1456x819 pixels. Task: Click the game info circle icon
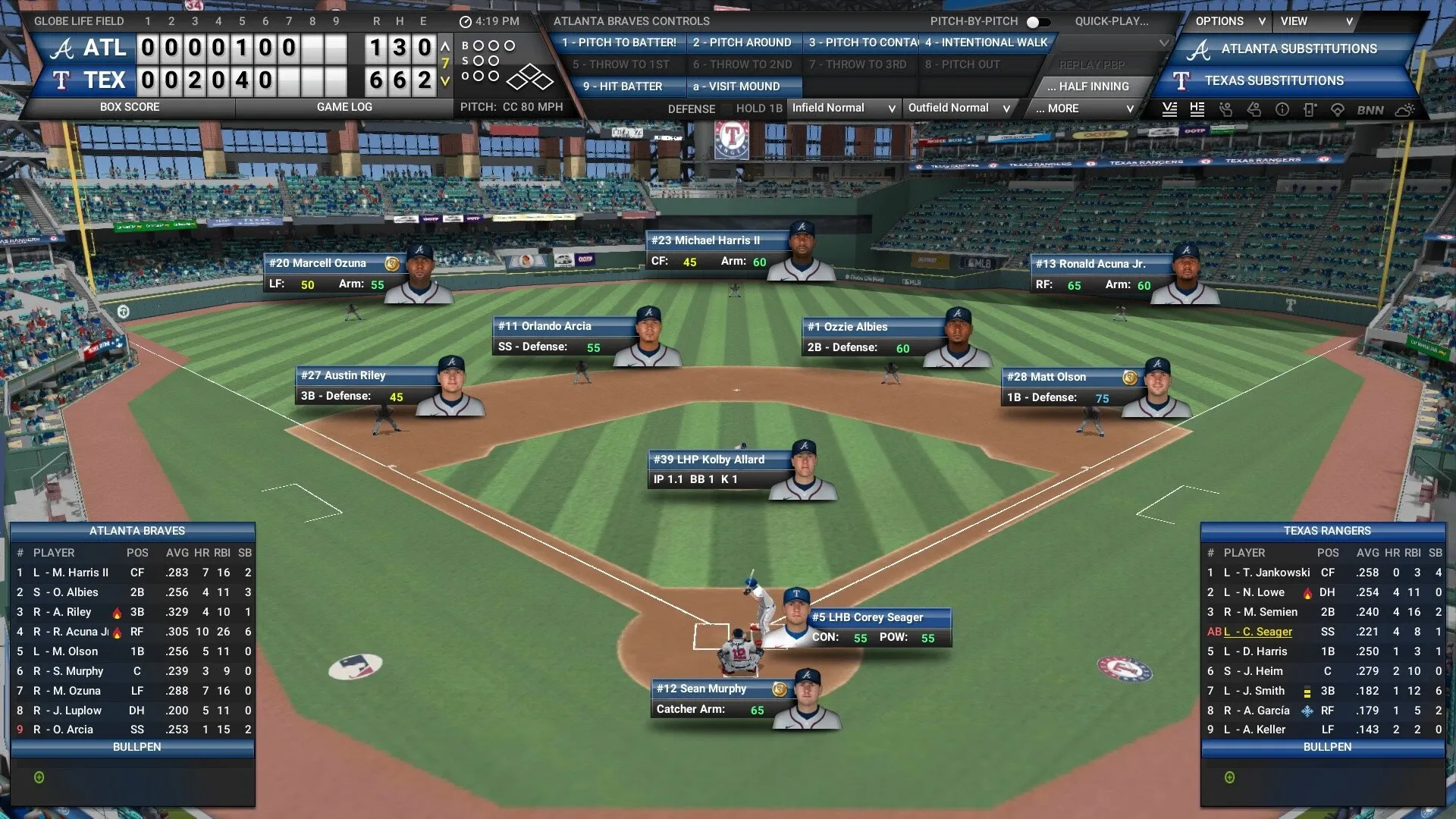click(1283, 109)
